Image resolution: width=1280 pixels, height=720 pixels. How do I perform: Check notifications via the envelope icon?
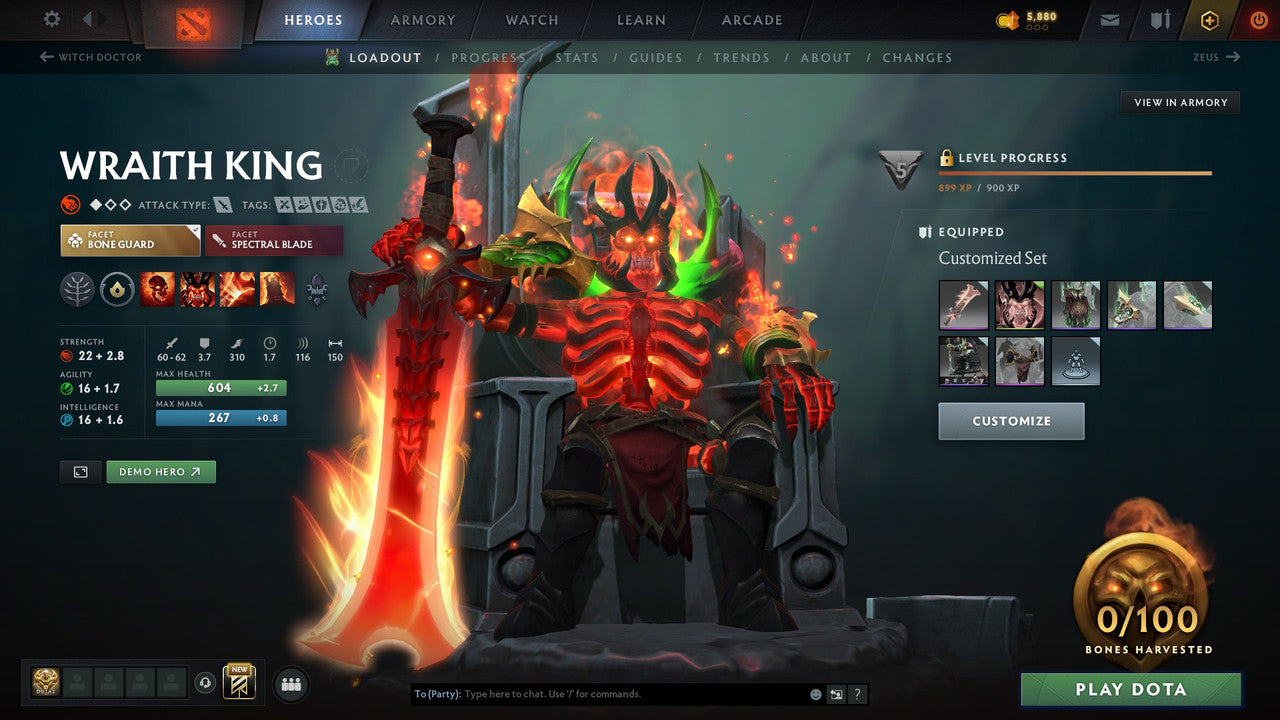tap(1108, 20)
